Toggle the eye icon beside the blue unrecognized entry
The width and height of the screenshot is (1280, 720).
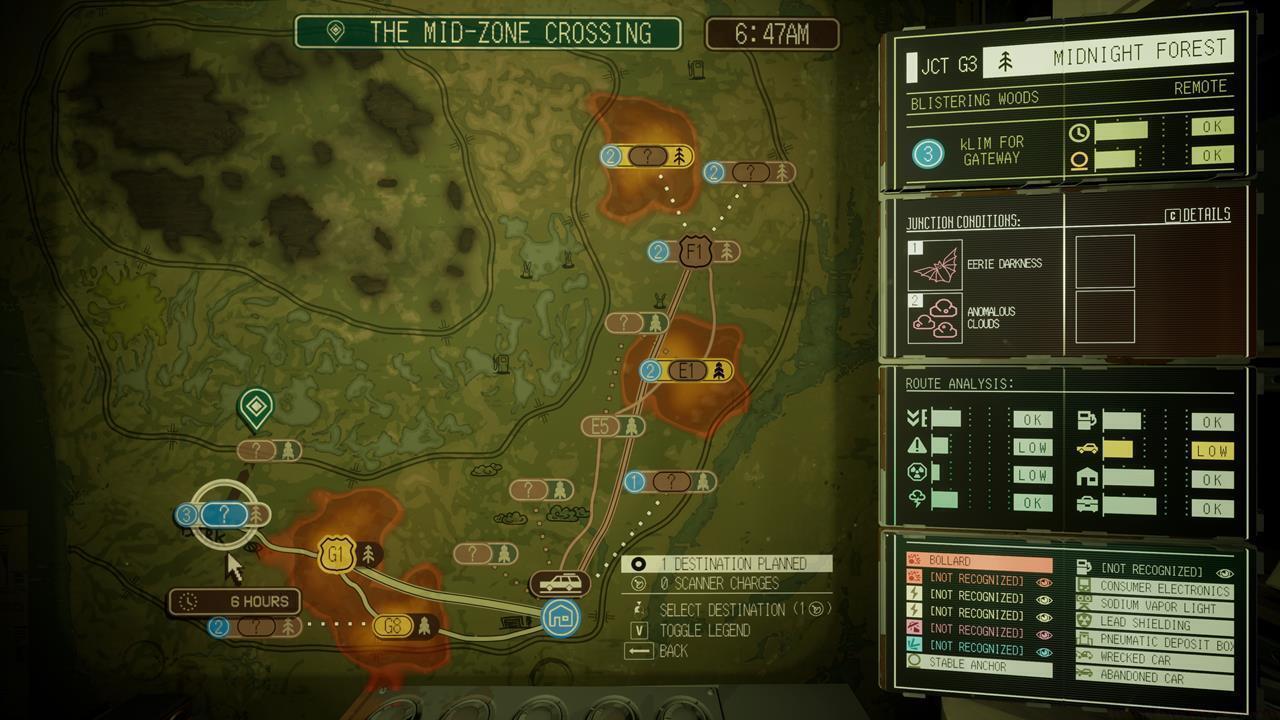click(1043, 651)
